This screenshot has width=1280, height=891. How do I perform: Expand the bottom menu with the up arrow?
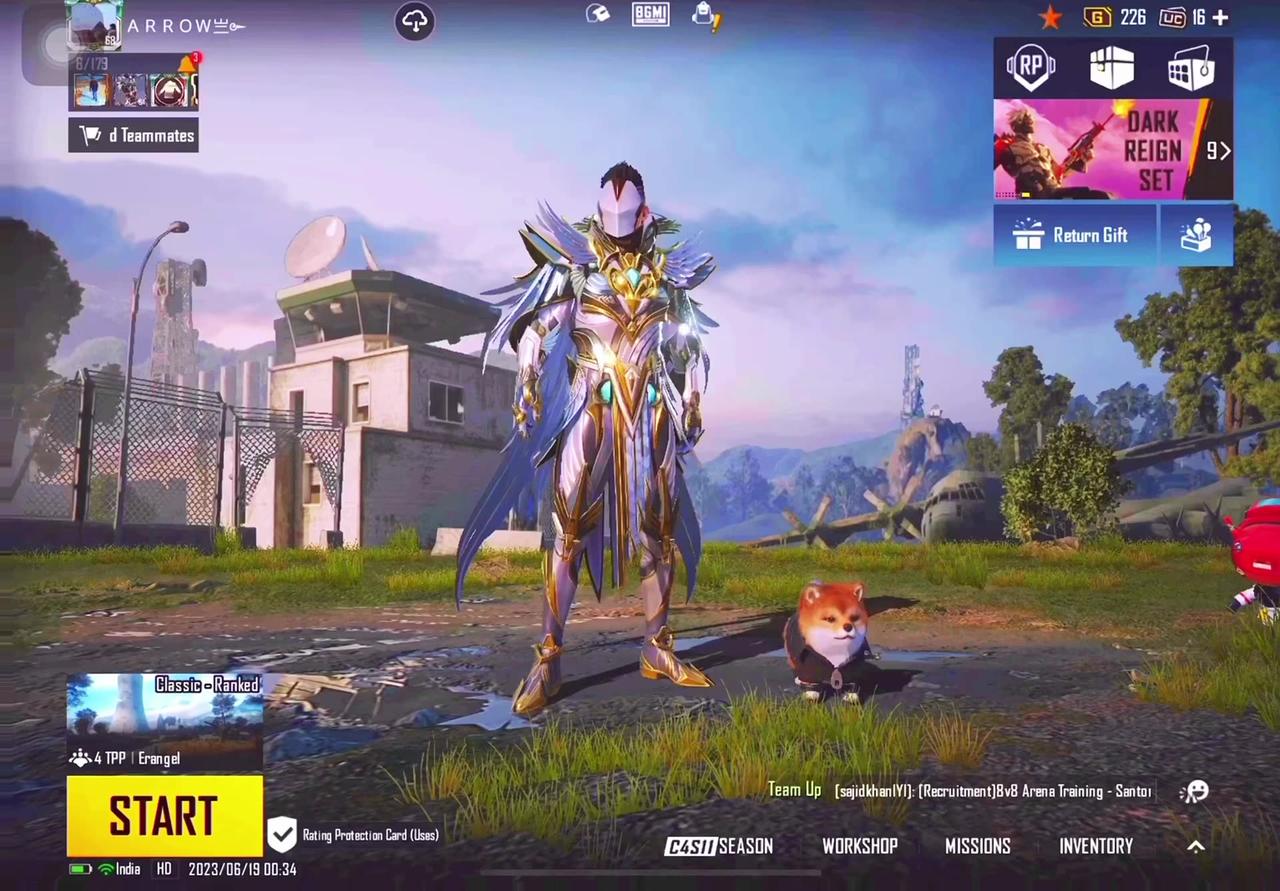[x=1195, y=846]
